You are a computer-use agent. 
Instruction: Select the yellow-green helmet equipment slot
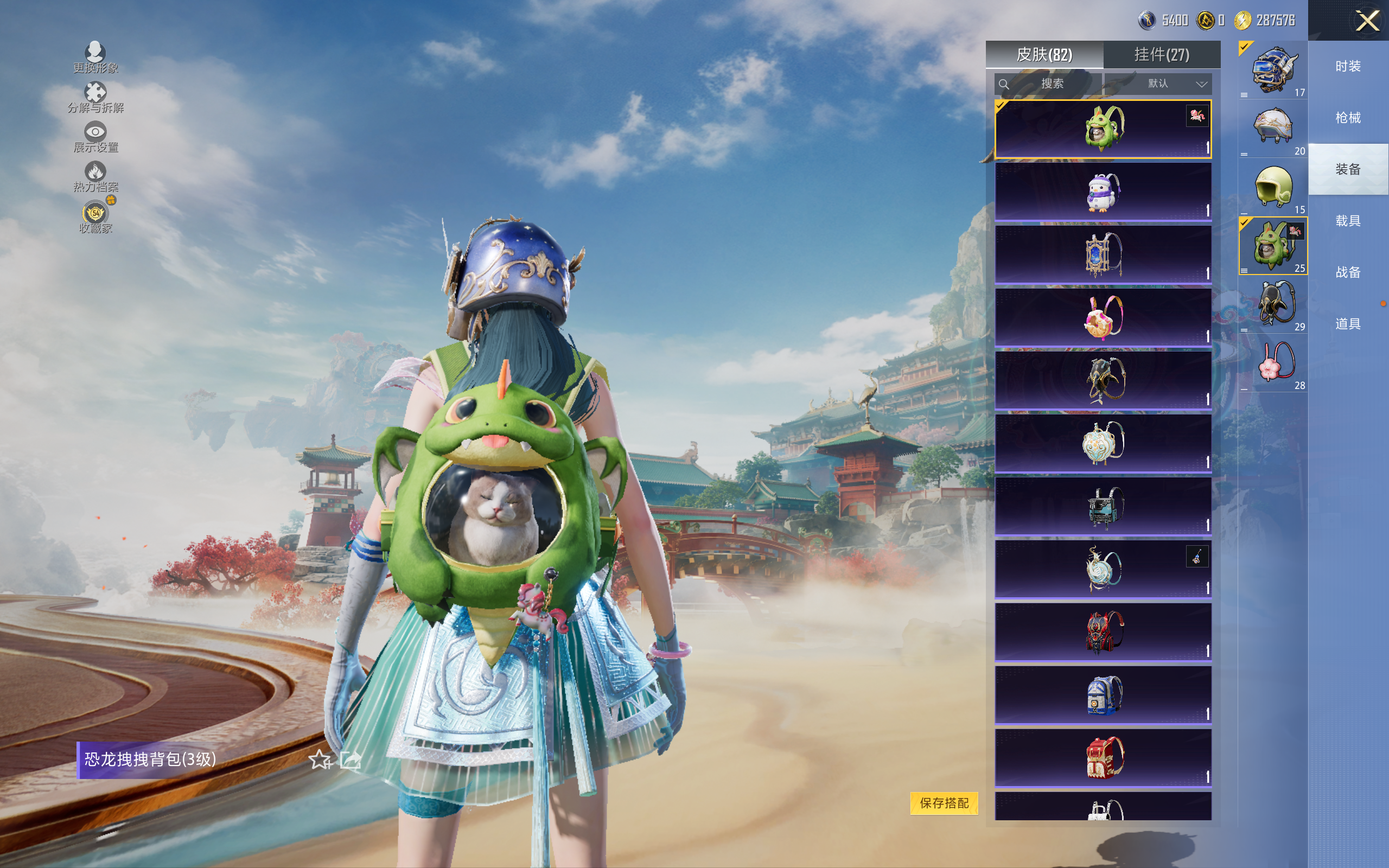coord(1273,188)
